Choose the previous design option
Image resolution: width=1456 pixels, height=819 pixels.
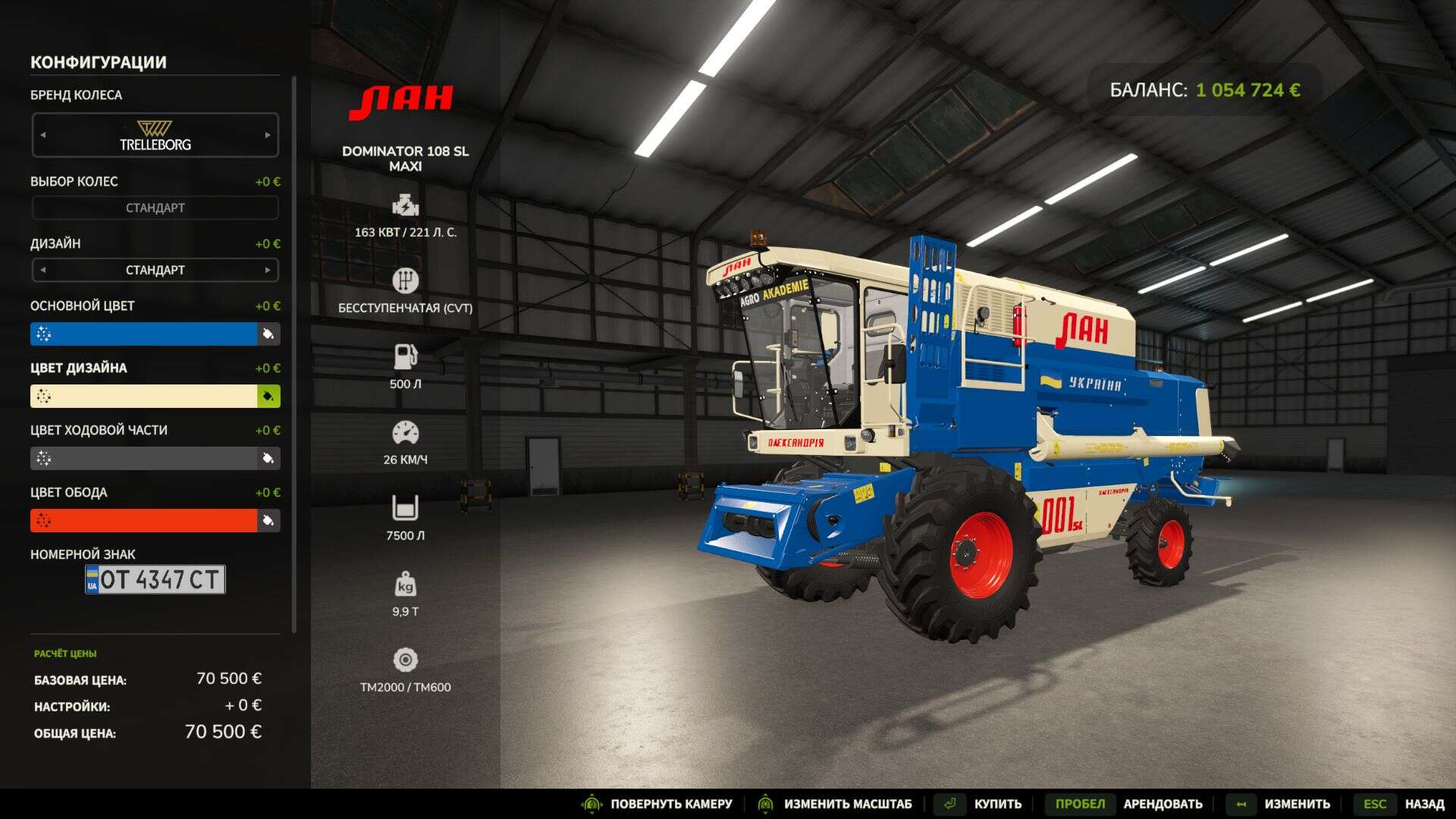[x=43, y=270]
